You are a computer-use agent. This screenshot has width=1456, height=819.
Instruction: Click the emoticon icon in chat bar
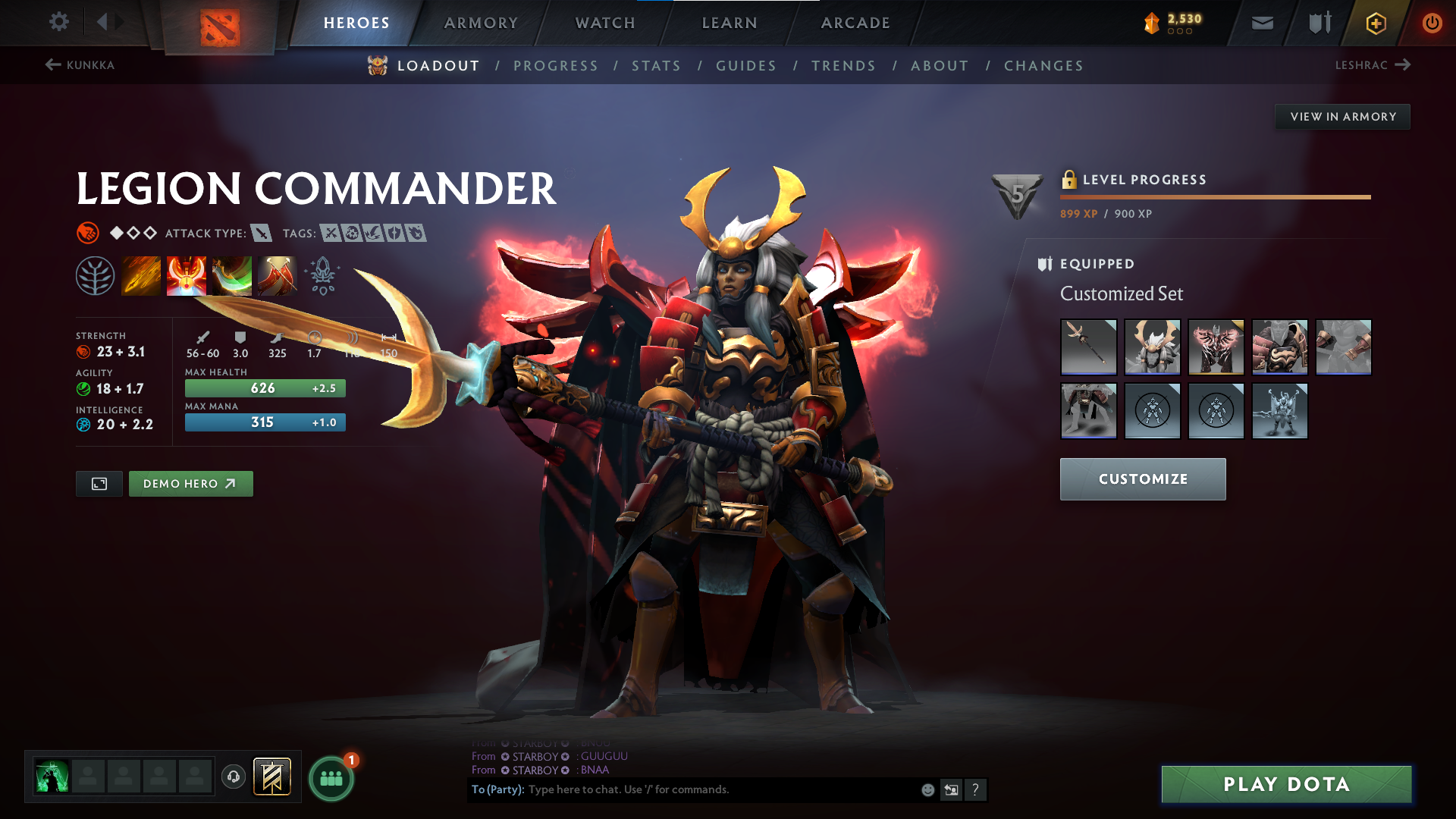click(x=927, y=789)
